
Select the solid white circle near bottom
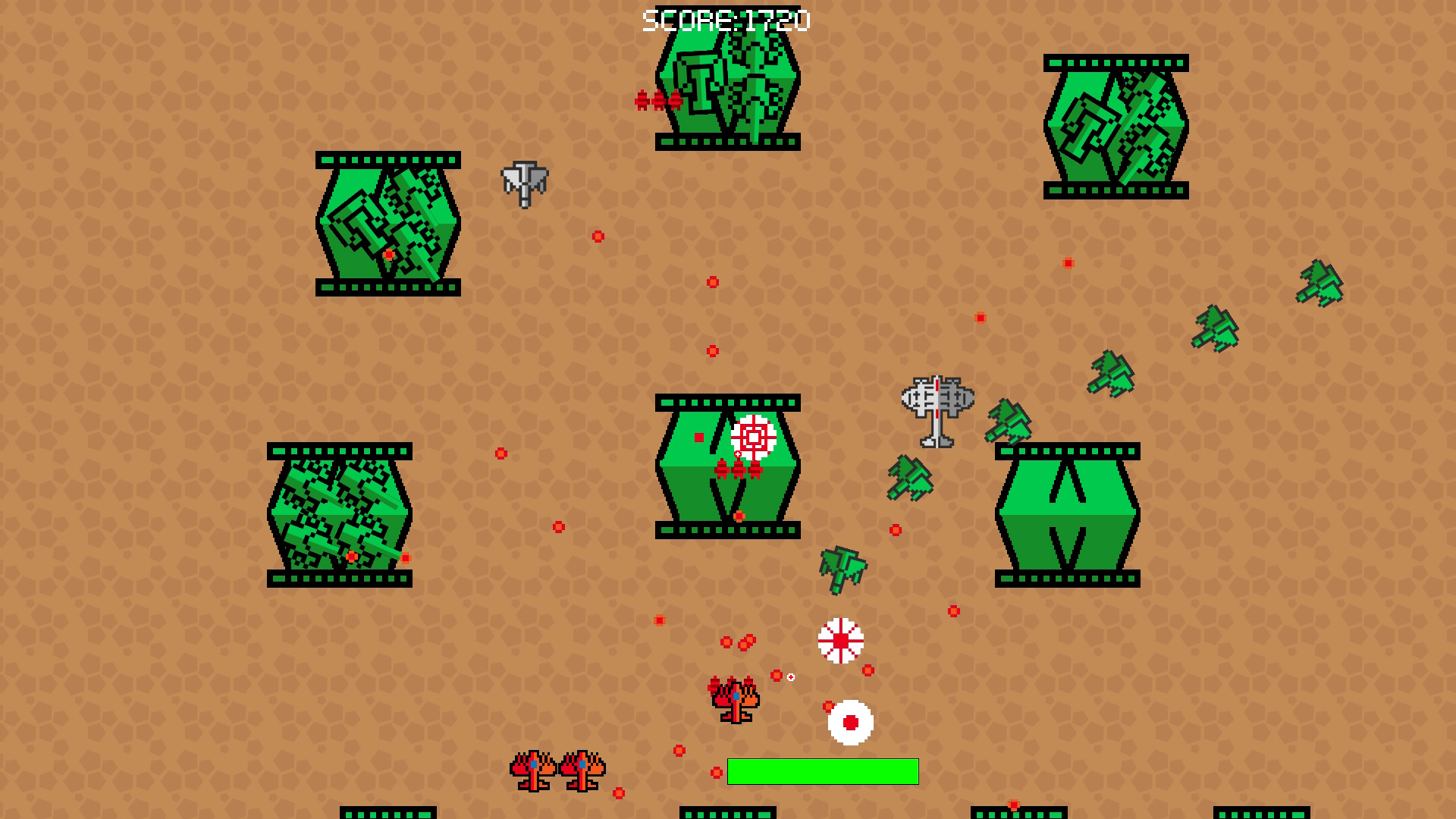point(849,722)
